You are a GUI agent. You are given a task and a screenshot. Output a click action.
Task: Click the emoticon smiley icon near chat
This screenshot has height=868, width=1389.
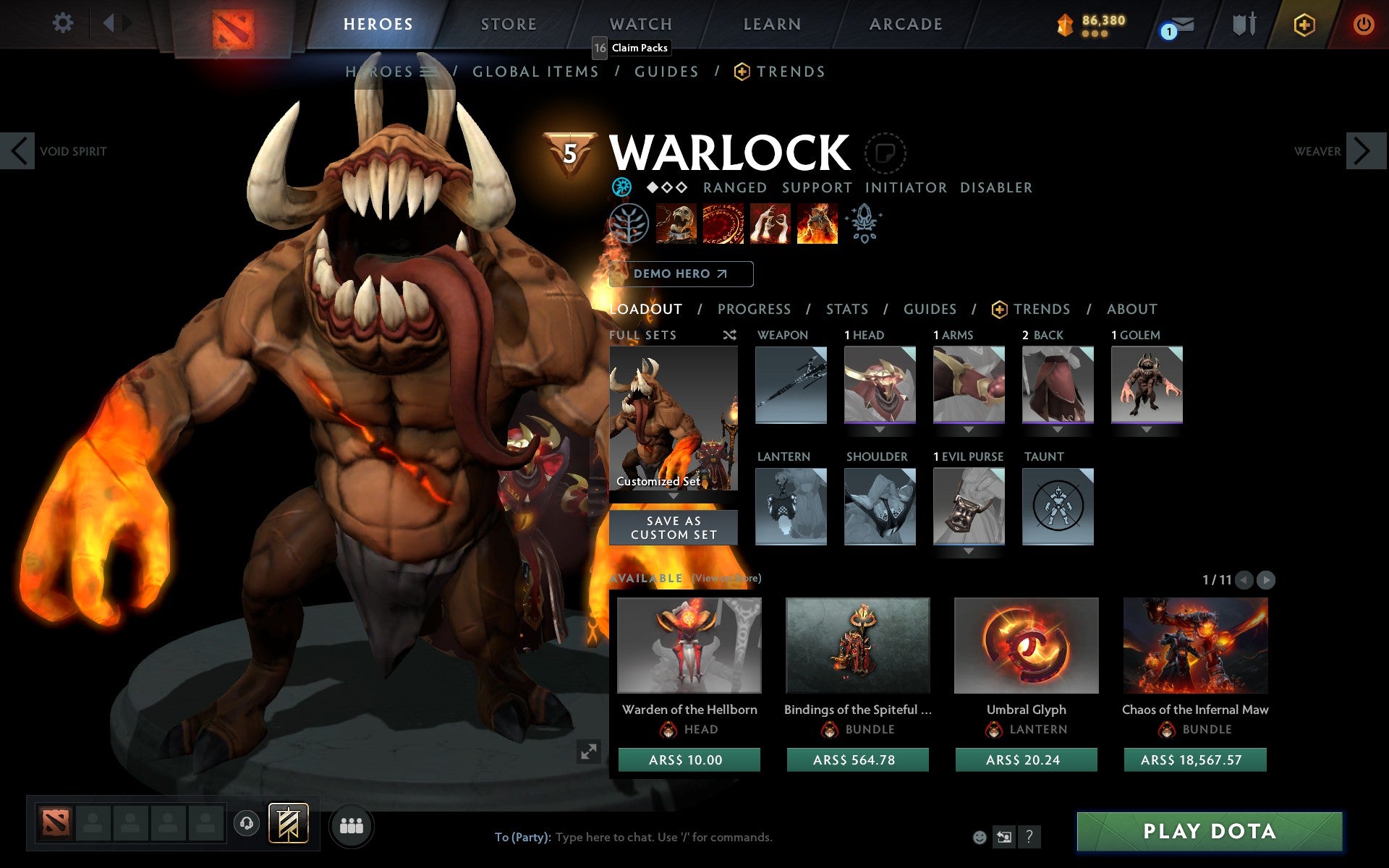(x=980, y=838)
